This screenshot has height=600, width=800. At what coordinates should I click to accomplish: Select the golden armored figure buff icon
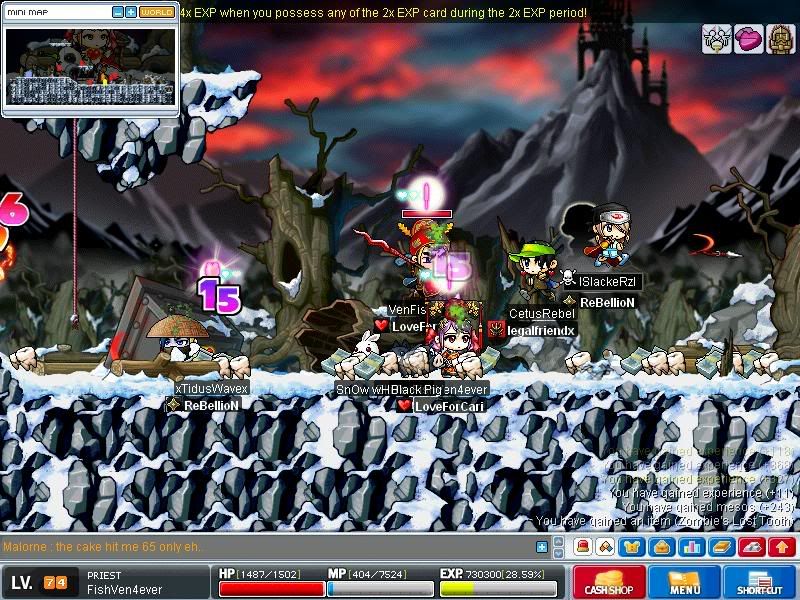coord(780,39)
